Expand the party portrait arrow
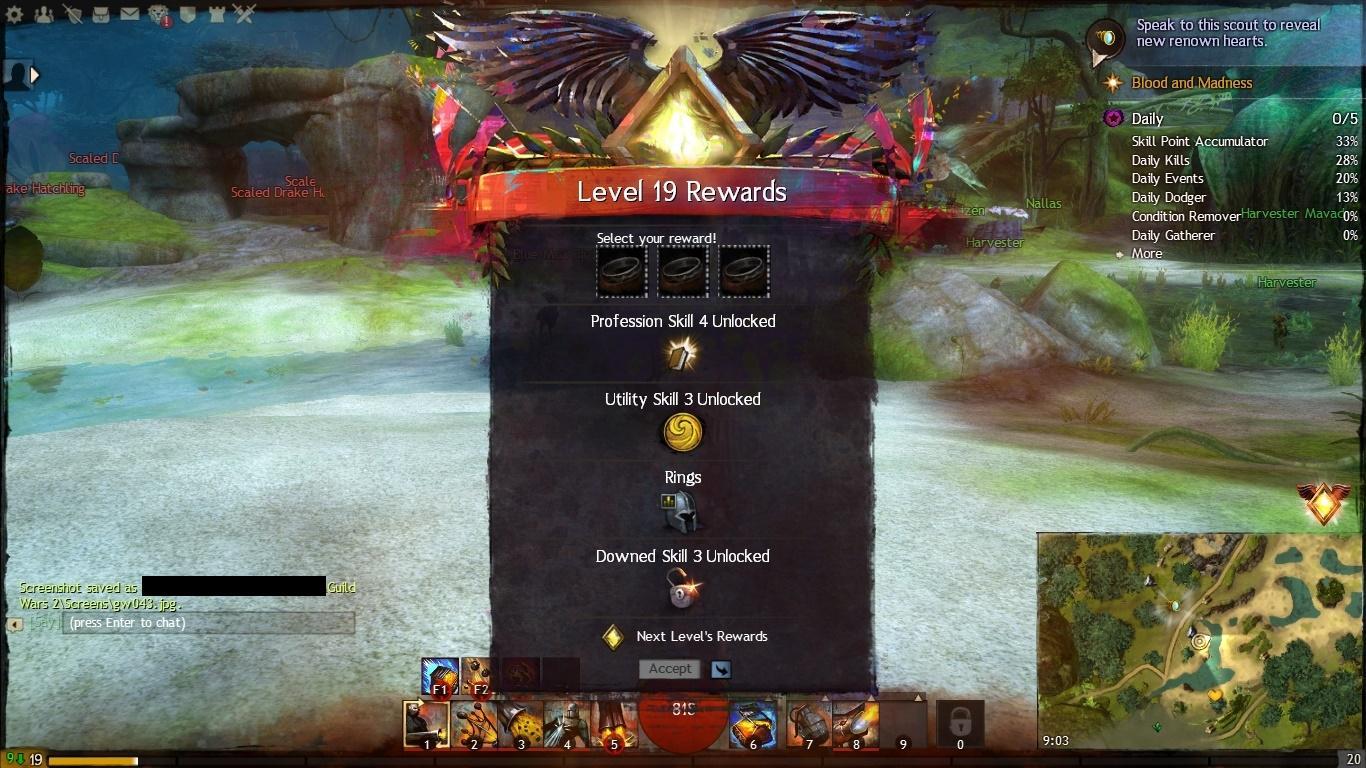This screenshot has height=768, width=1366. point(35,74)
